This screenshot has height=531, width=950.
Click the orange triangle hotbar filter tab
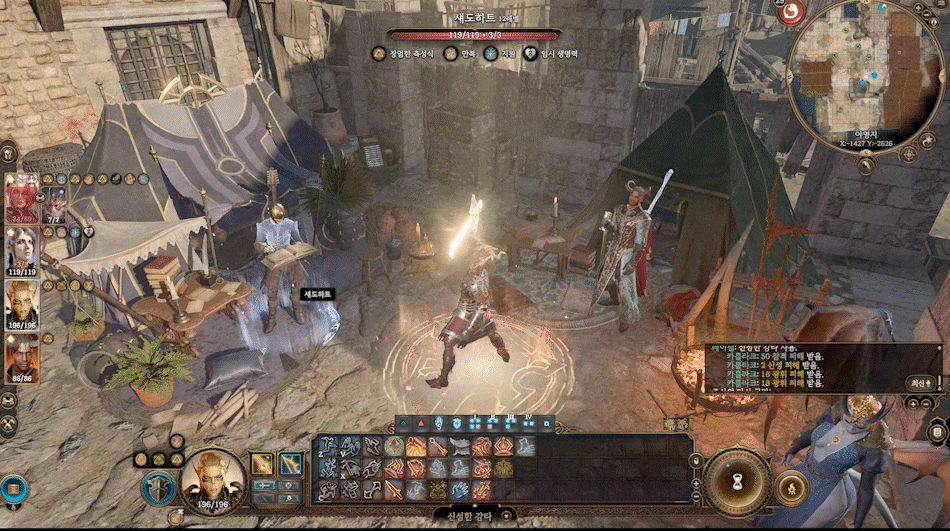pyautogui.click(x=421, y=423)
